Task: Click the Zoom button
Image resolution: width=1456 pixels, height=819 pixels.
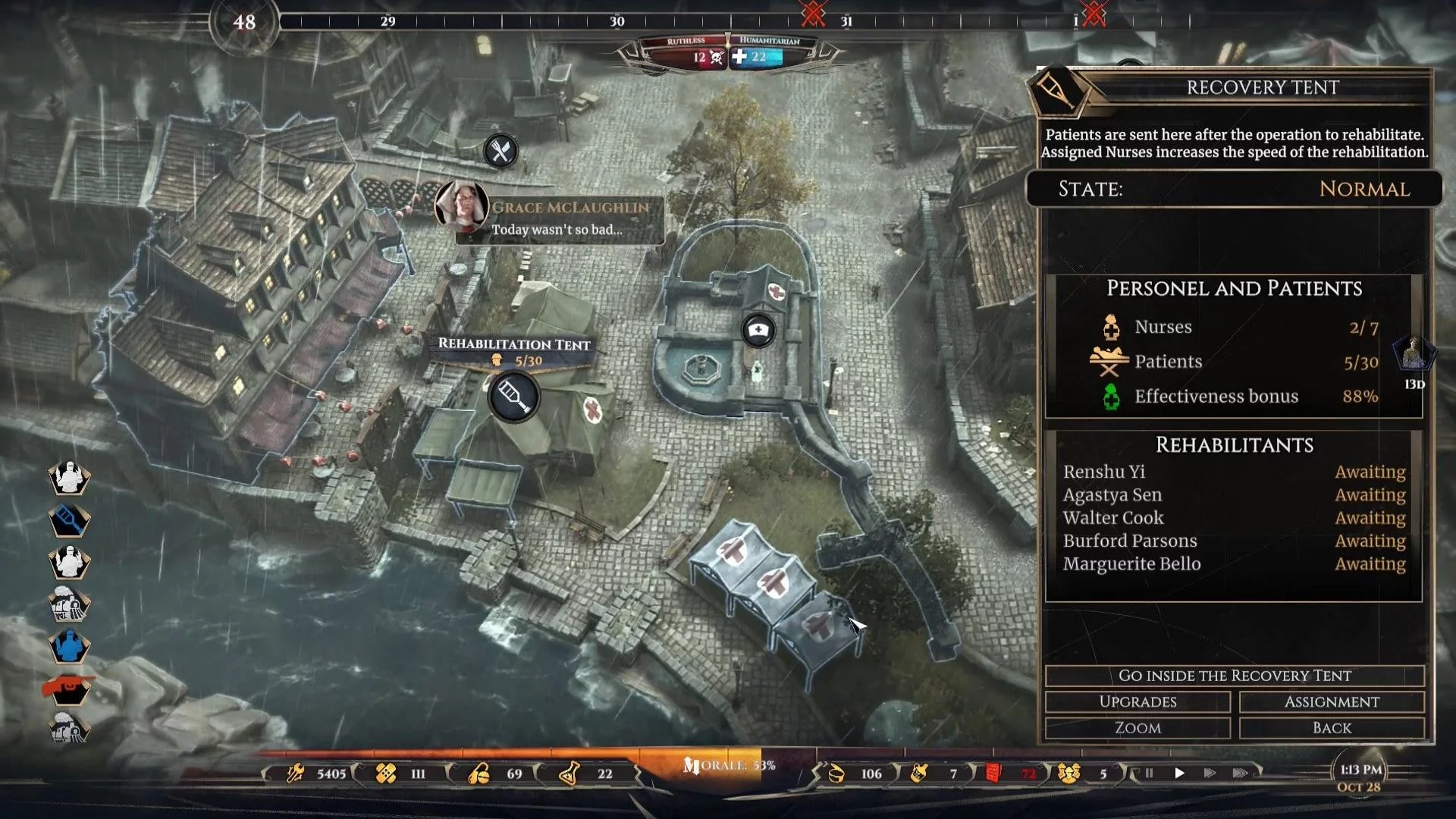Action: [1137, 728]
